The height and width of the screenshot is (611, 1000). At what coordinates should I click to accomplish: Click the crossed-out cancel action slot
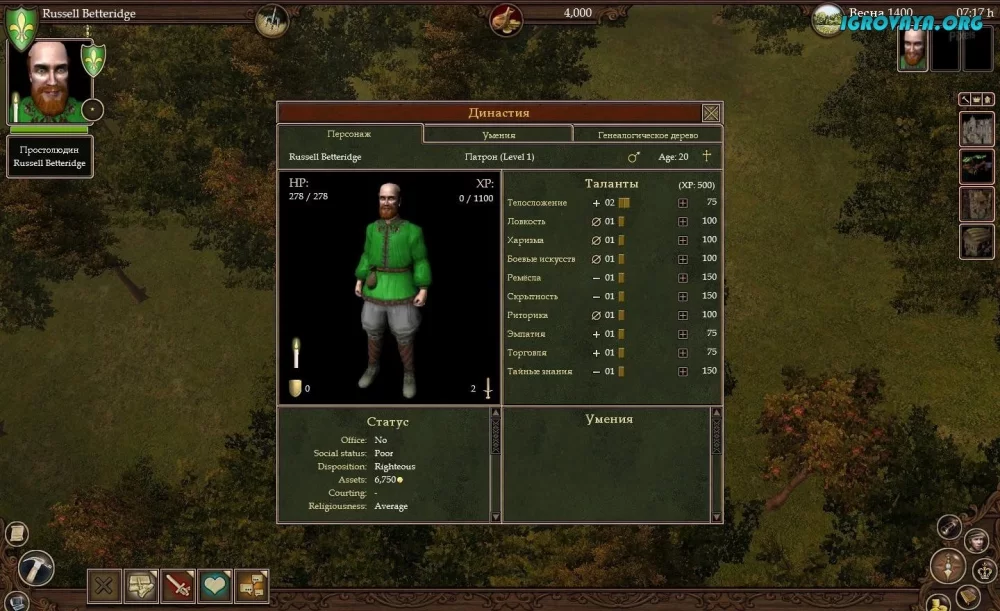coord(104,585)
